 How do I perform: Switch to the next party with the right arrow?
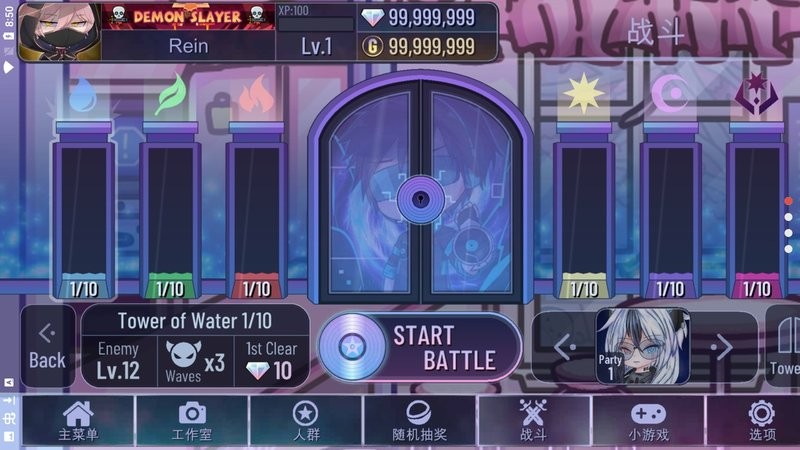722,348
